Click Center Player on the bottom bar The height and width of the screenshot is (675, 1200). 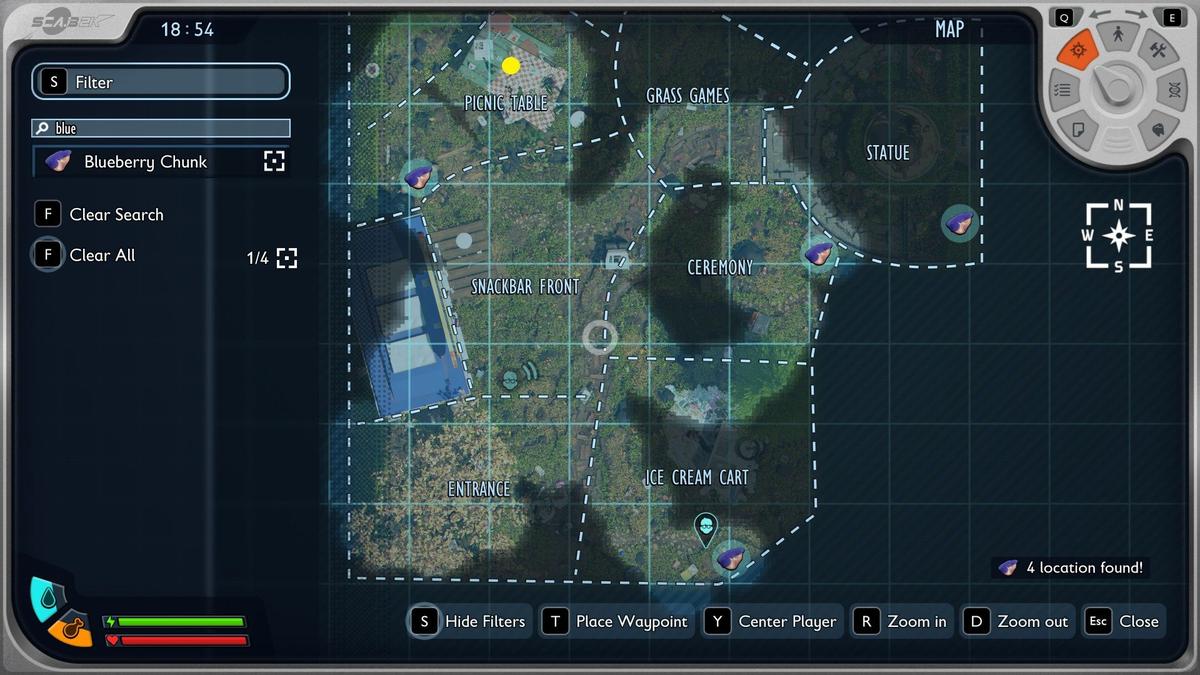tap(771, 621)
